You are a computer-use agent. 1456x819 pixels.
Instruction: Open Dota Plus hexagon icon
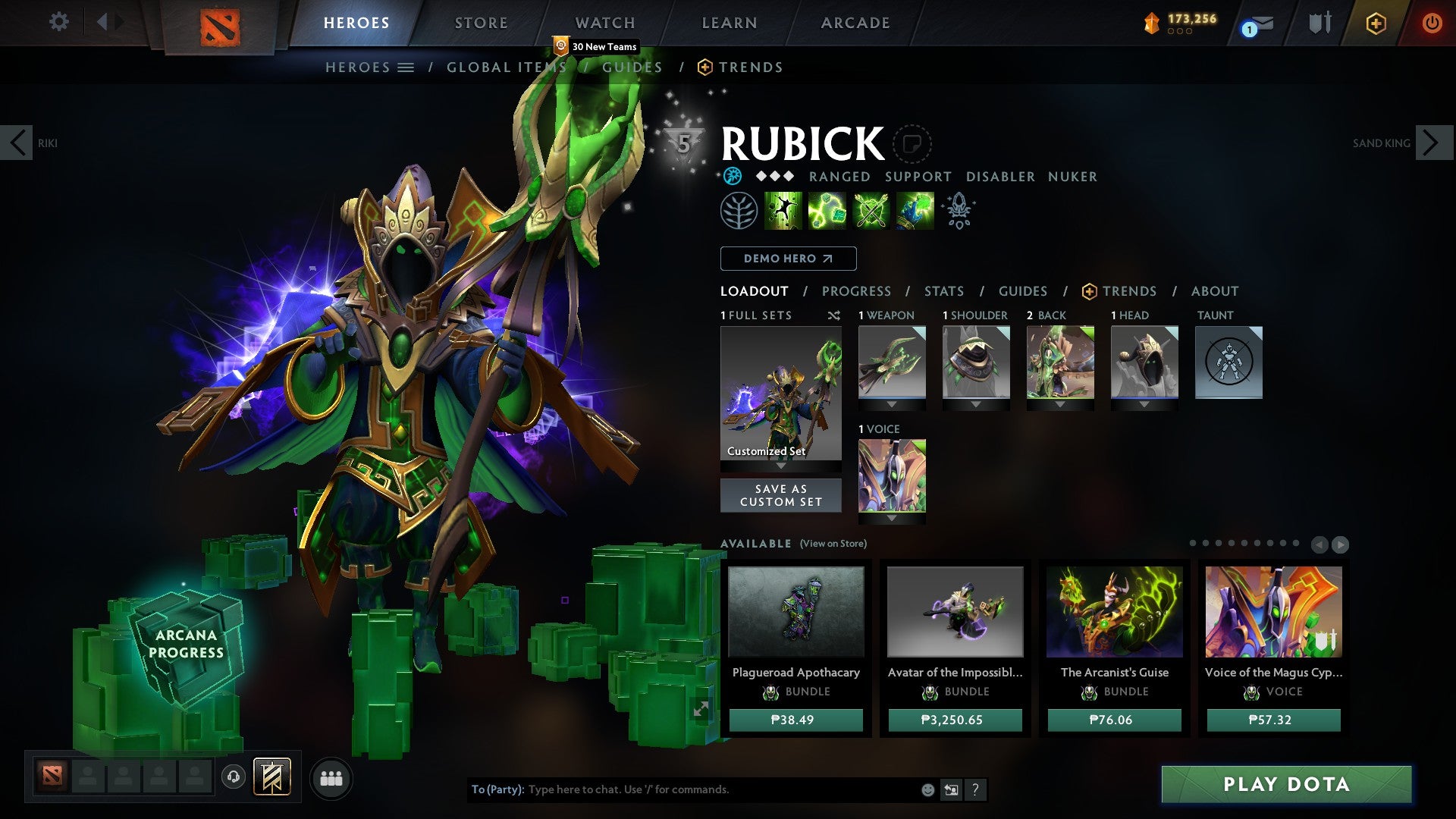[x=1376, y=24]
